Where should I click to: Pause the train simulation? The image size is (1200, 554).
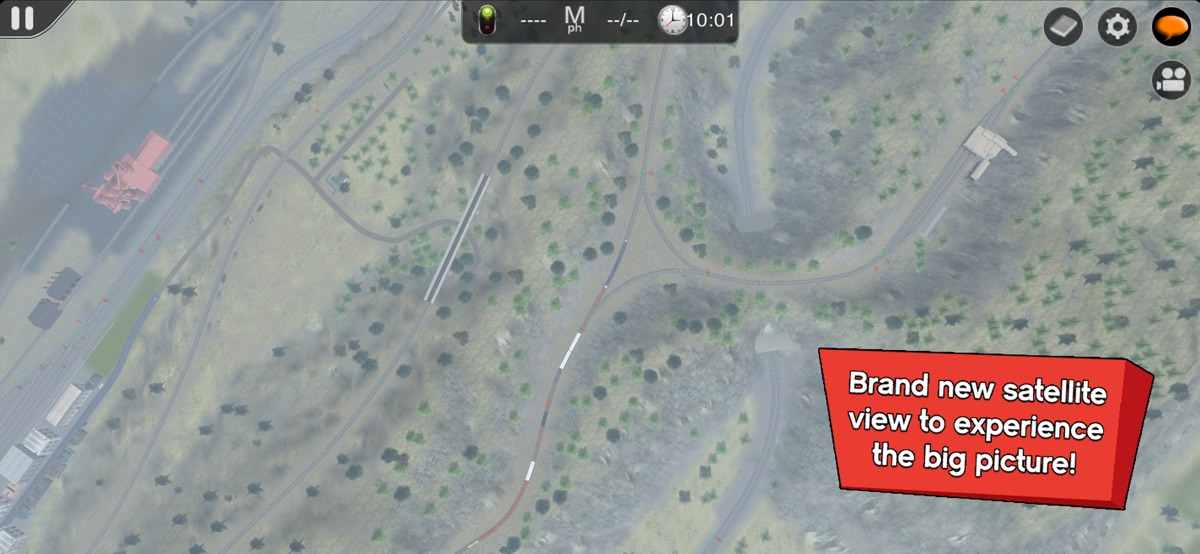point(22,18)
